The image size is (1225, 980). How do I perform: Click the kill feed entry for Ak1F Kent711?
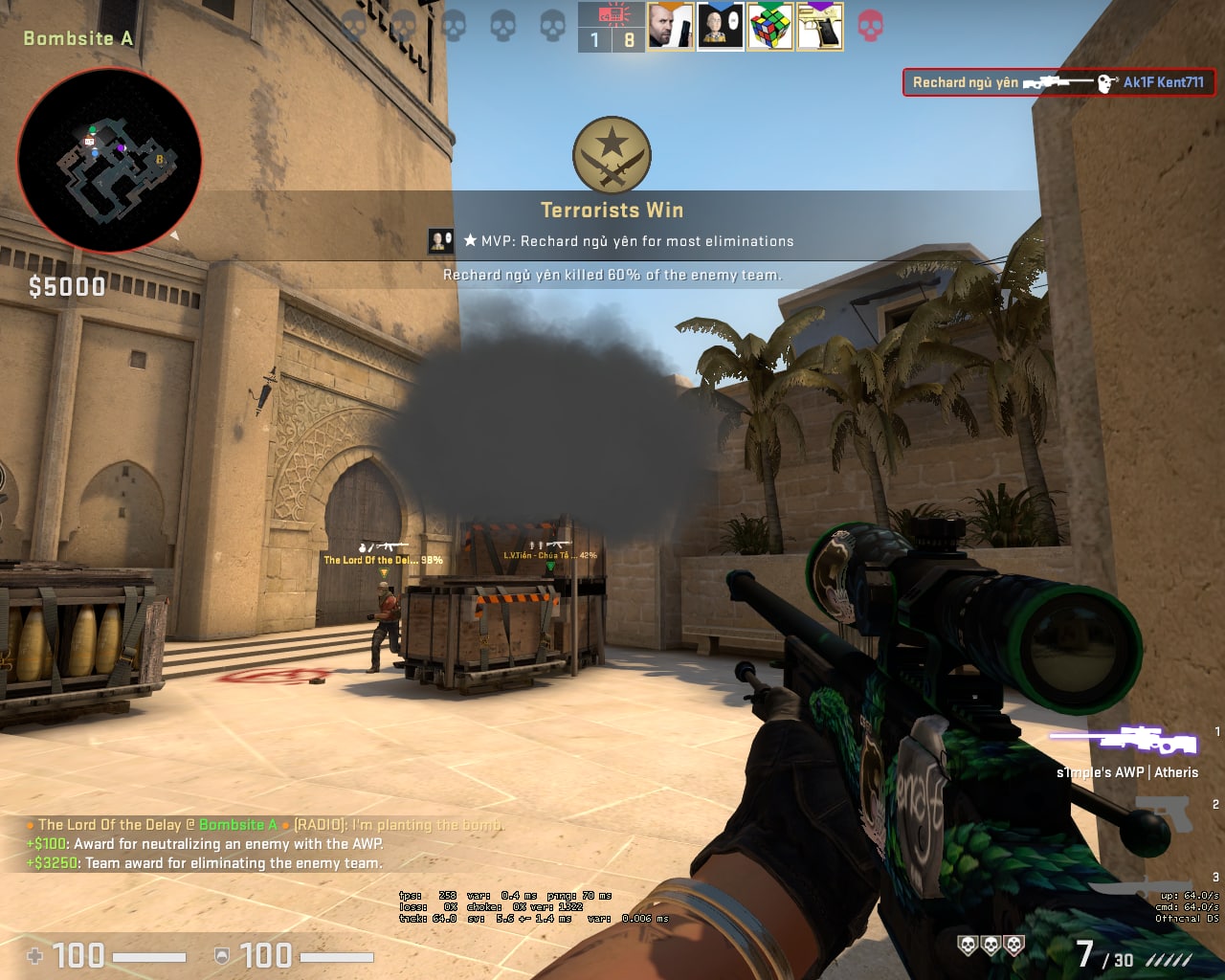[x=1058, y=82]
